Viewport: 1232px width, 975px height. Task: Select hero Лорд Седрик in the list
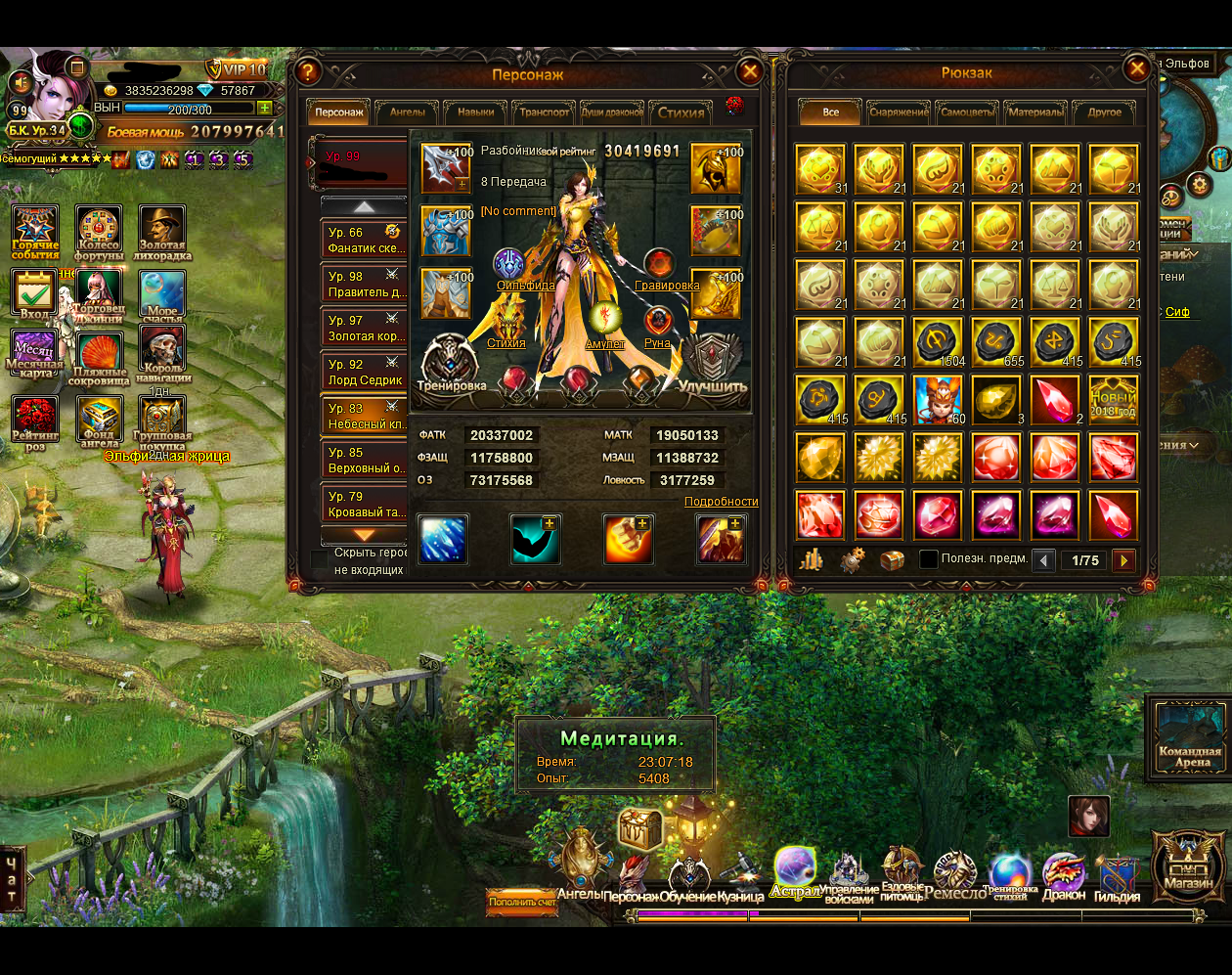[x=366, y=373]
